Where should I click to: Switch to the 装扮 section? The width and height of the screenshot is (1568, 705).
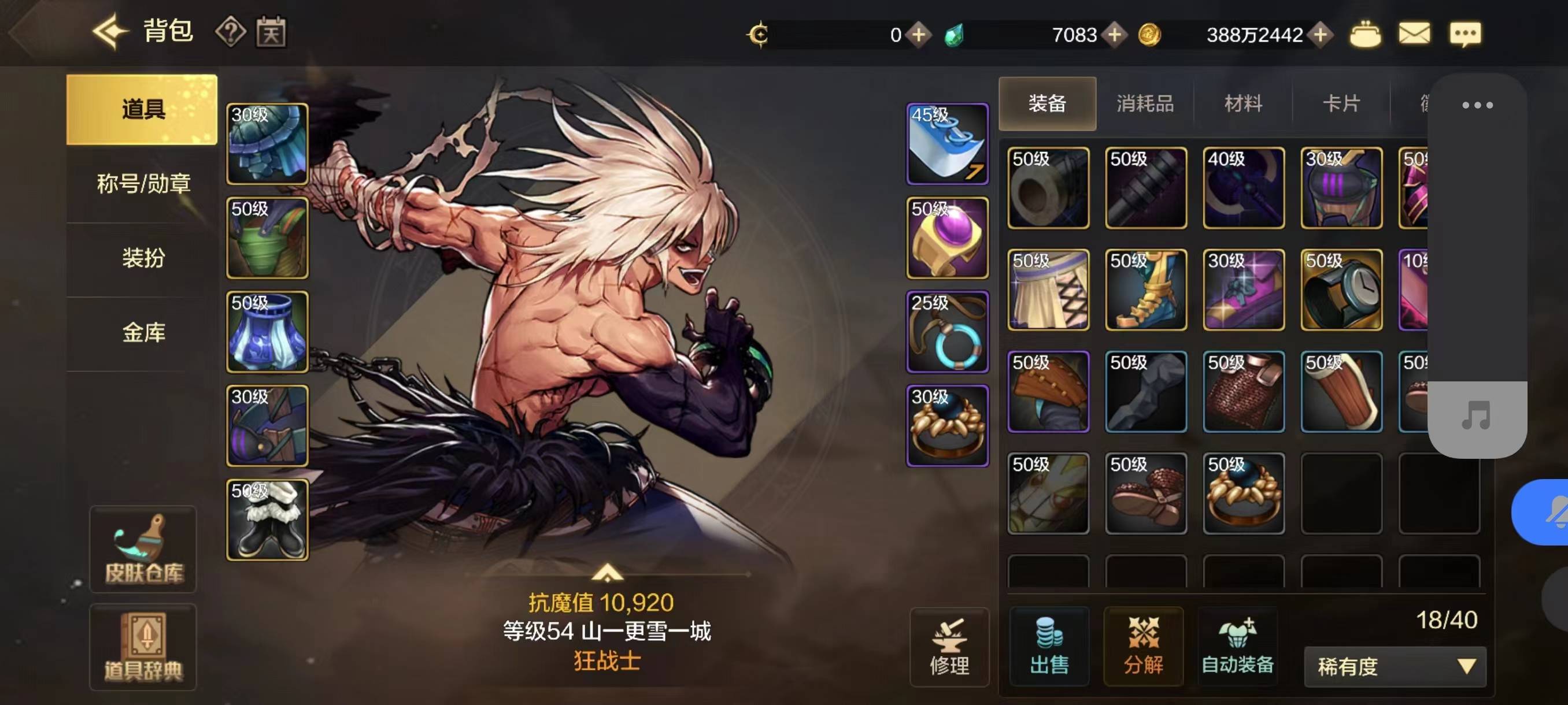[x=143, y=258]
